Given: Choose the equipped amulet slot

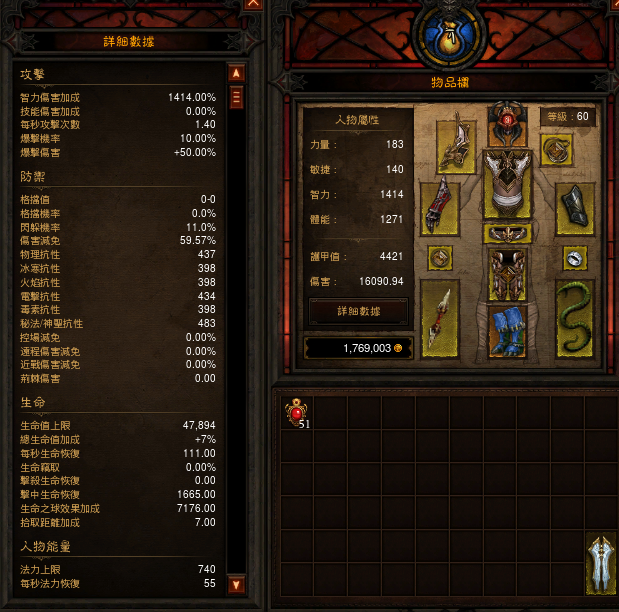Looking at the screenshot, I should [x=556, y=149].
